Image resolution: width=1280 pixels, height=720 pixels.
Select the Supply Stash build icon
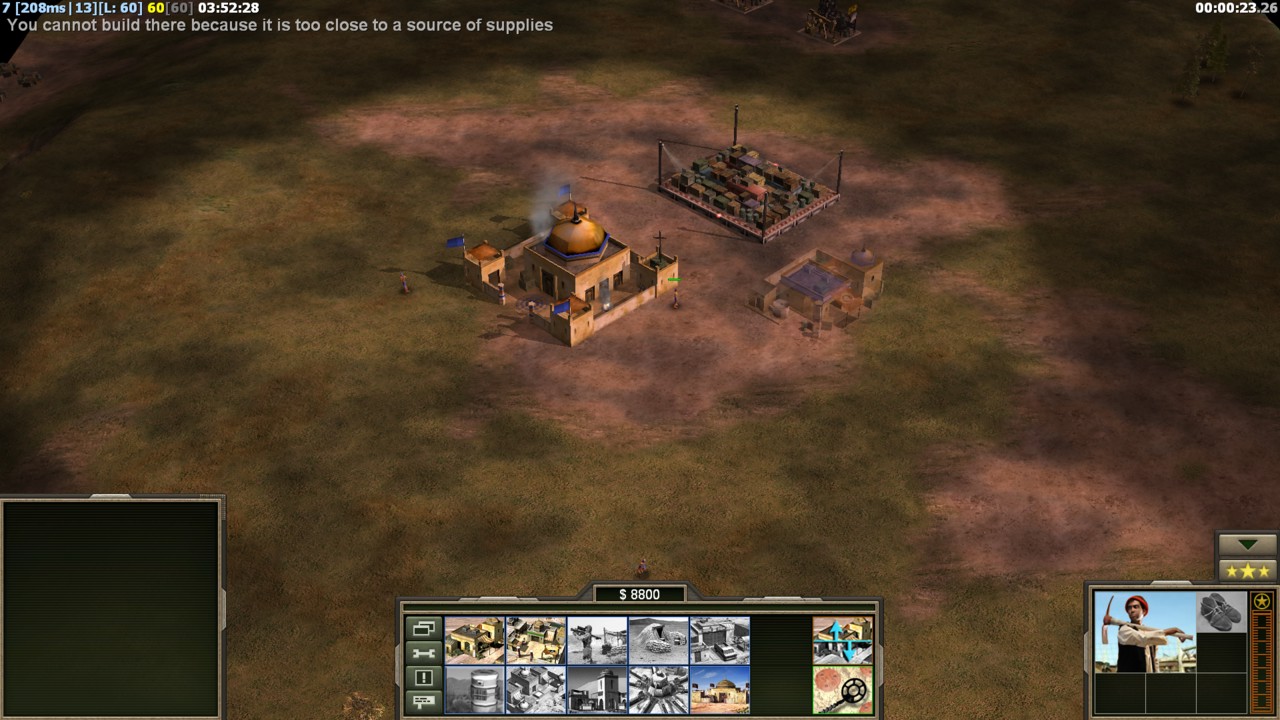click(x=475, y=640)
